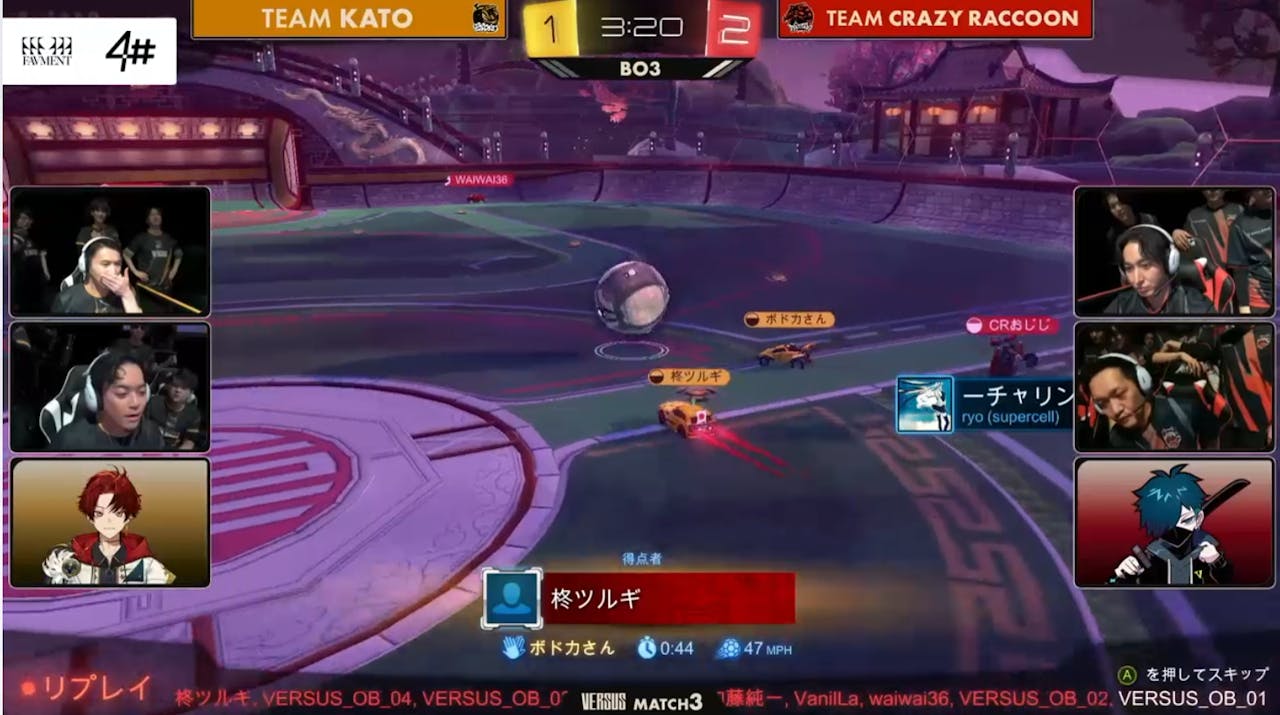Select the TEAM CRAZY RACCOON banner
The height and width of the screenshot is (715, 1280).
coord(934,19)
